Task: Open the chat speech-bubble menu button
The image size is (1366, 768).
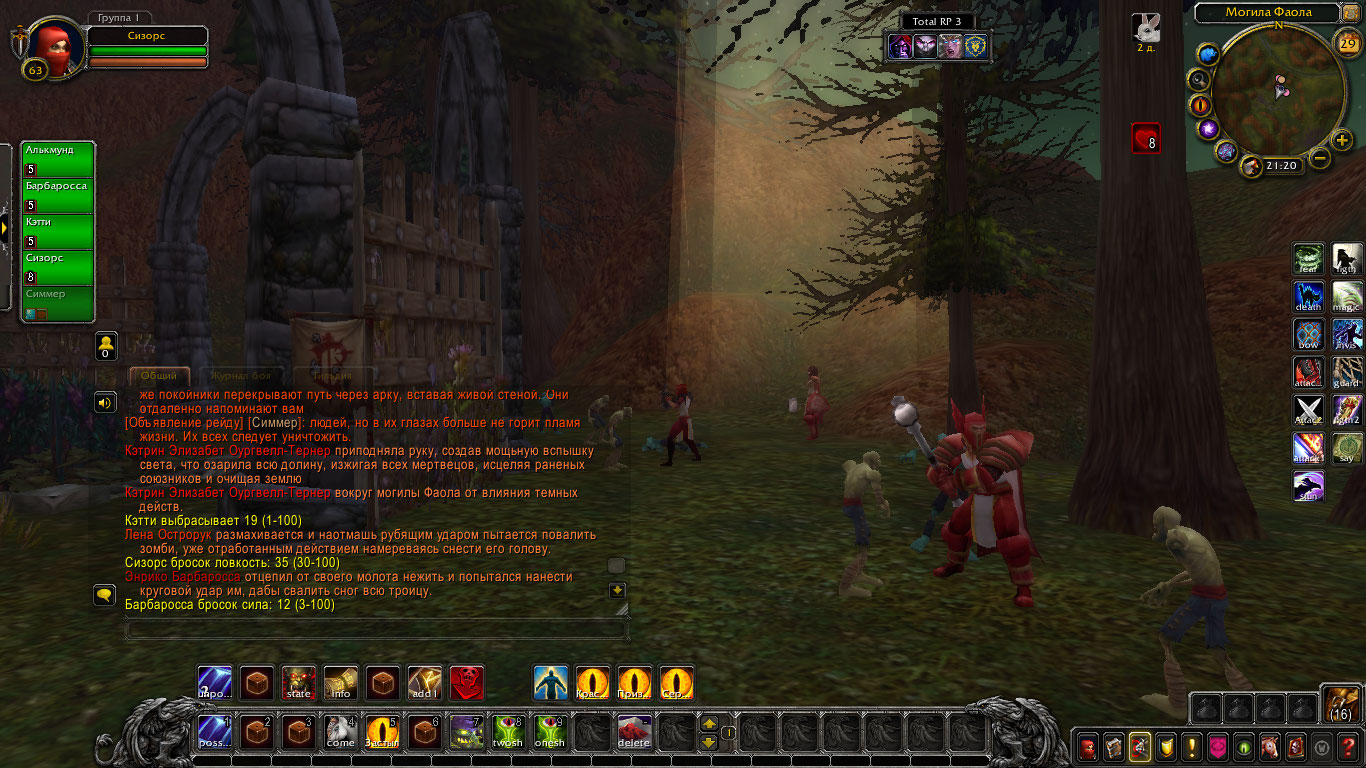Action: [x=104, y=595]
